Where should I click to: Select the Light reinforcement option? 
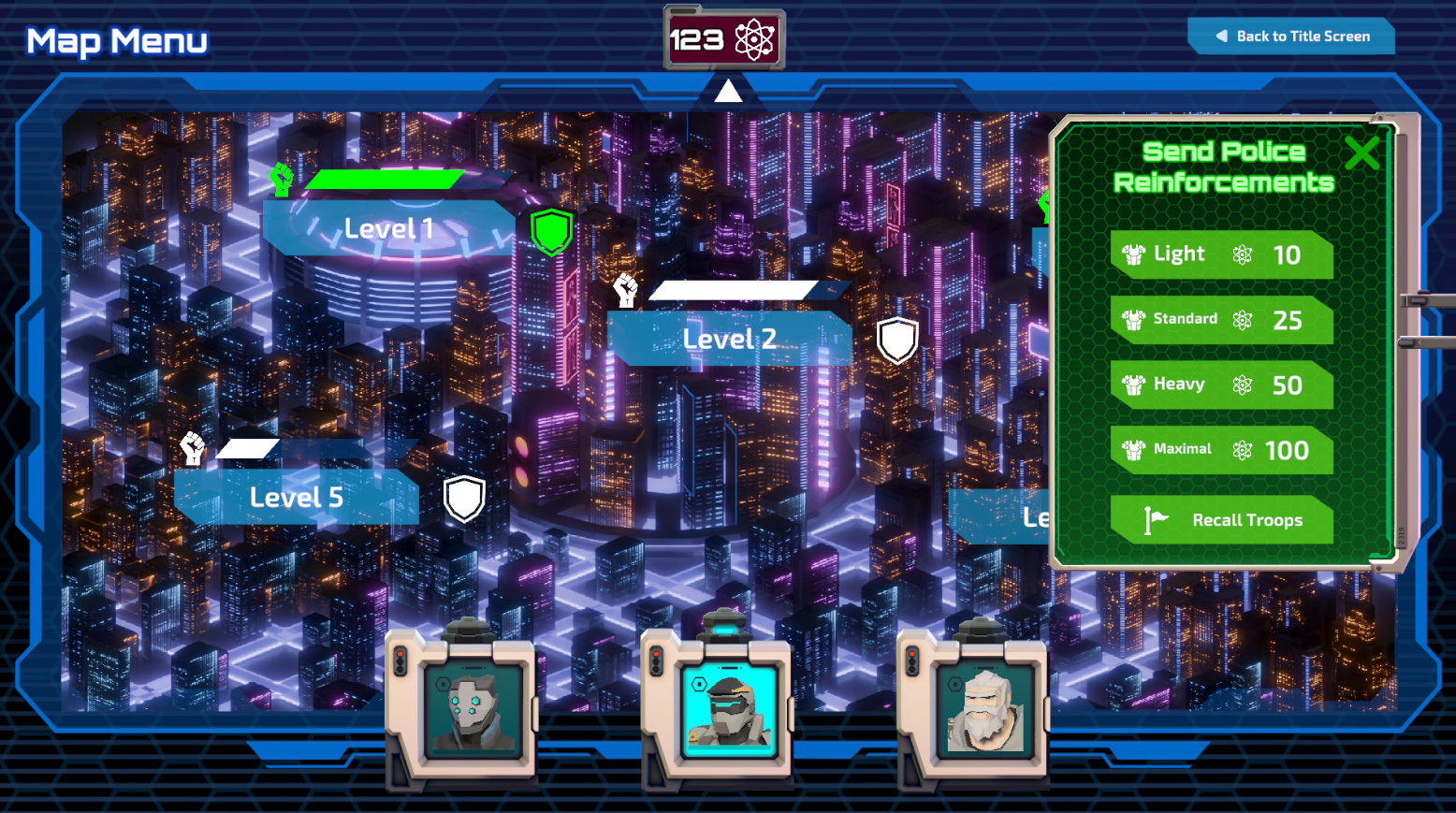(x=1221, y=254)
